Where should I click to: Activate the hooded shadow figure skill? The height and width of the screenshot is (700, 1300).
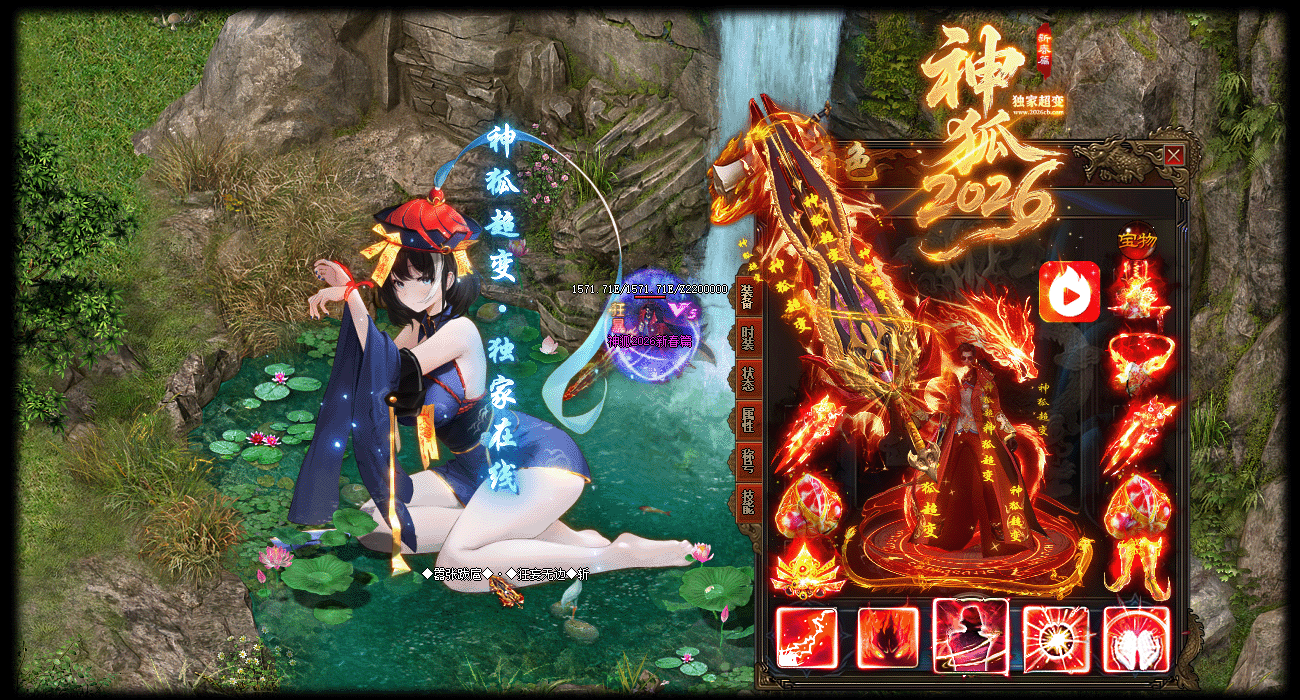click(x=970, y=635)
